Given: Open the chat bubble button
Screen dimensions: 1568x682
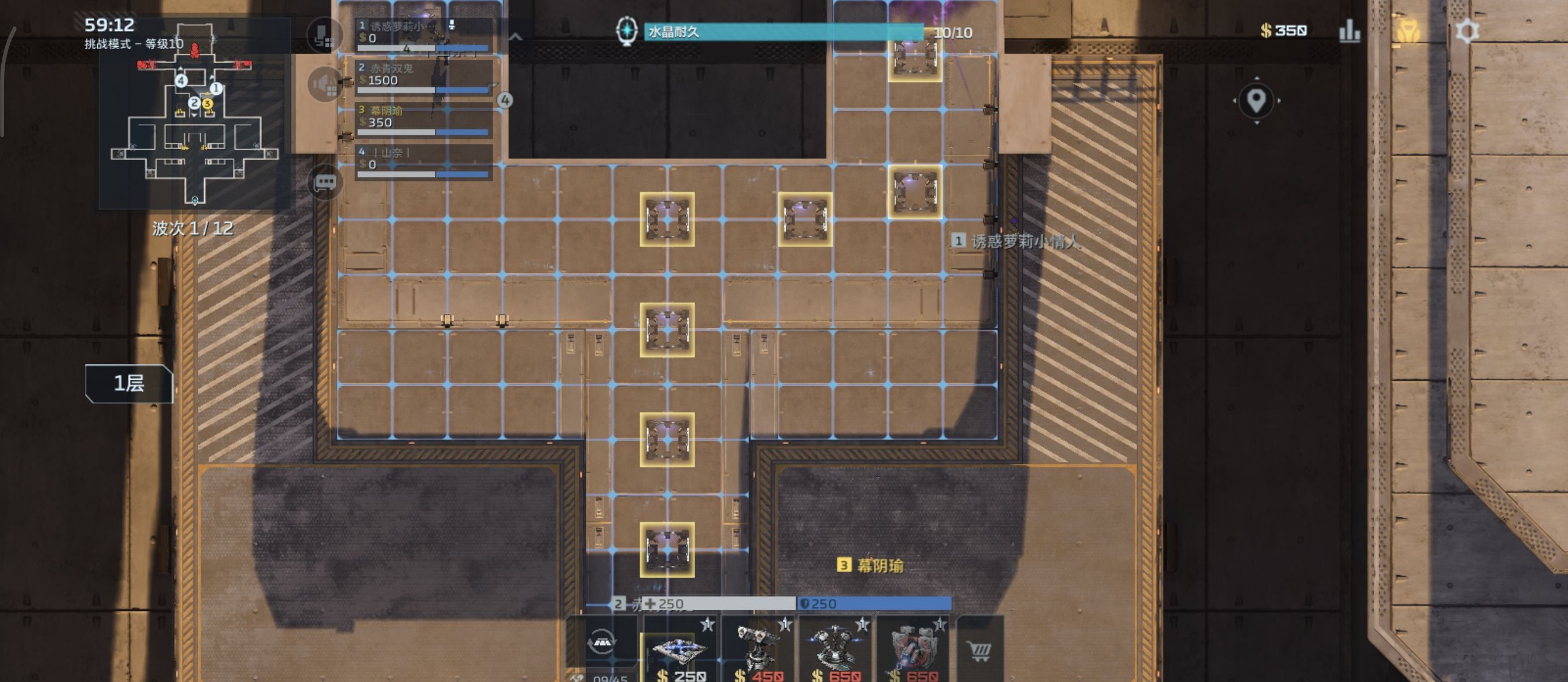Looking at the screenshot, I should (x=325, y=181).
